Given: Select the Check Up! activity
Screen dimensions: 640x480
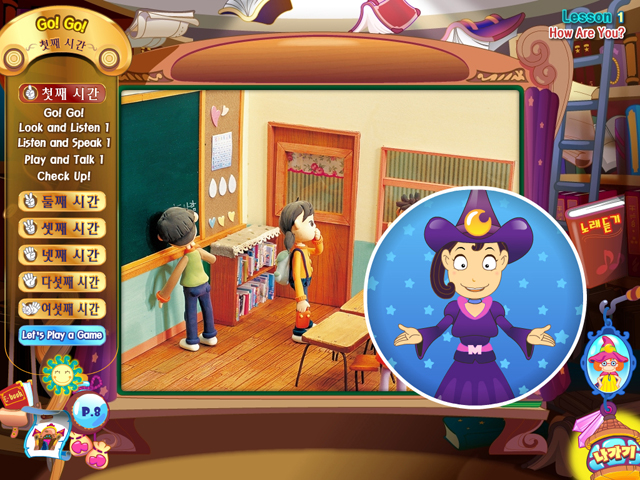Looking at the screenshot, I should pyautogui.click(x=64, y=176).
